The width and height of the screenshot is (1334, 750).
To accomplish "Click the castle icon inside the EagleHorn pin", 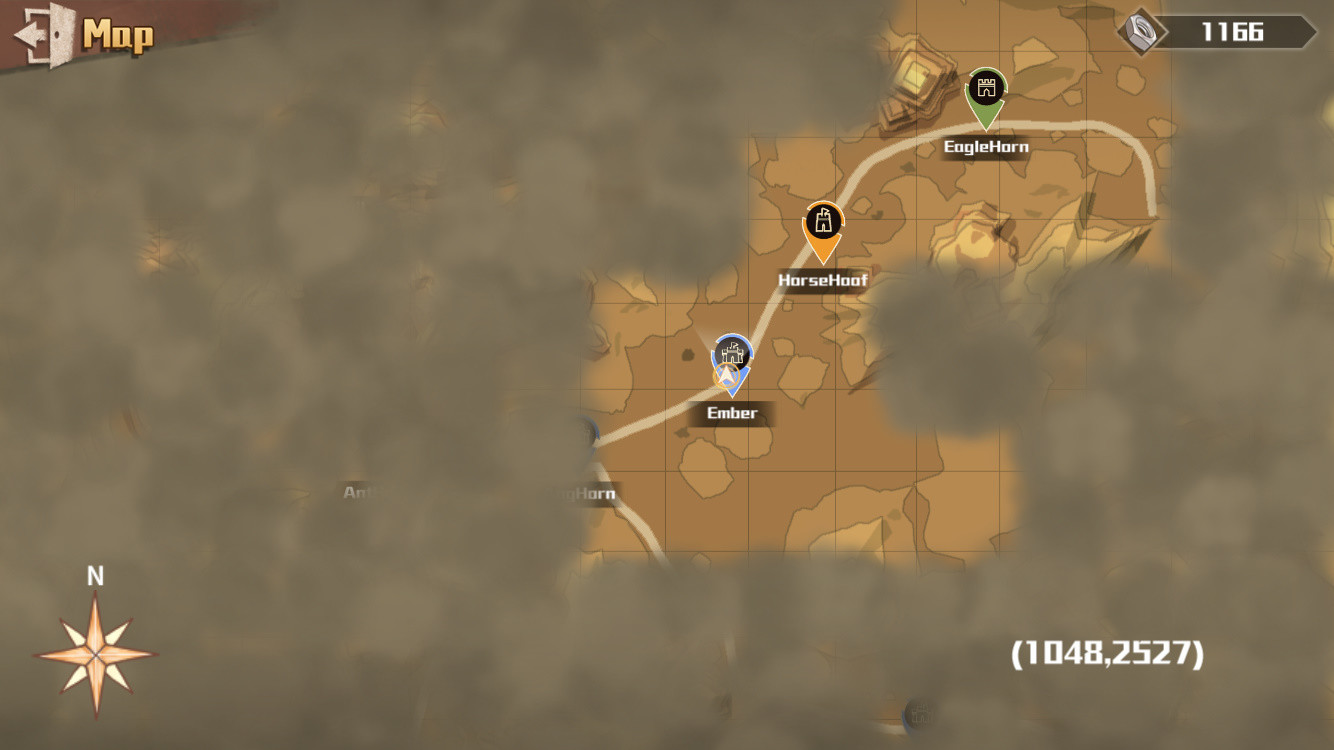I will pyautogui.click(x=985, y=86).
